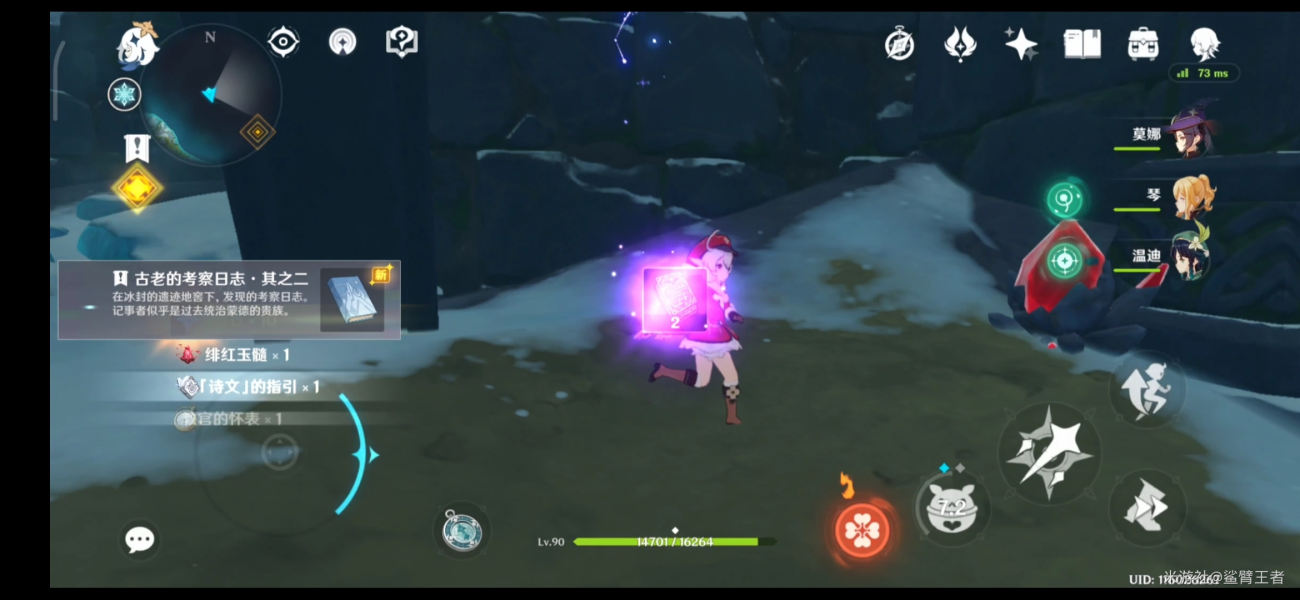Switch to party member 温迪
Screen dimensions: 1300x600
coord(1190,255)
